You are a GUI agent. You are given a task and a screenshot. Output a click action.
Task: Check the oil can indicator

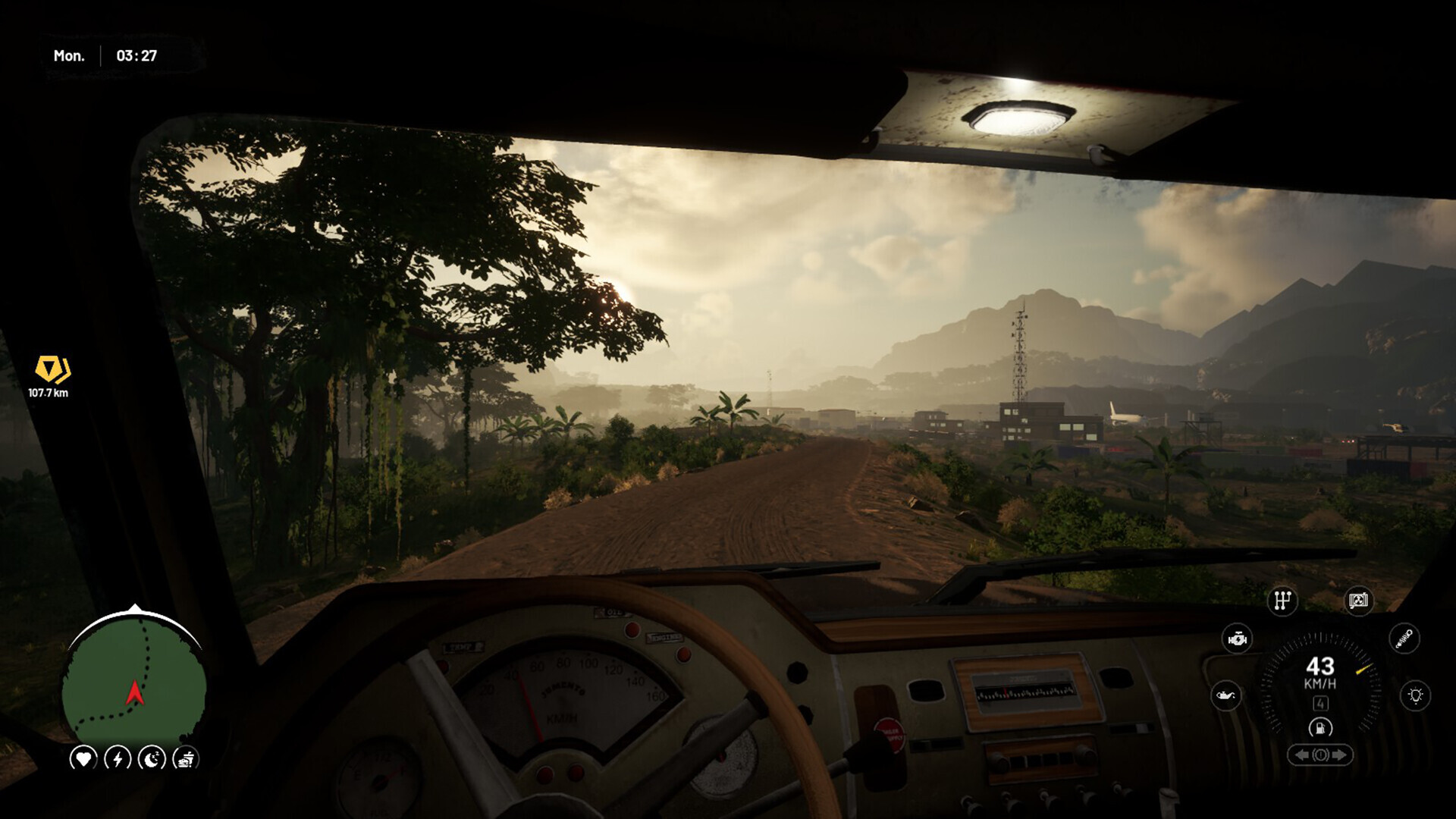[x=1225, y=695]
